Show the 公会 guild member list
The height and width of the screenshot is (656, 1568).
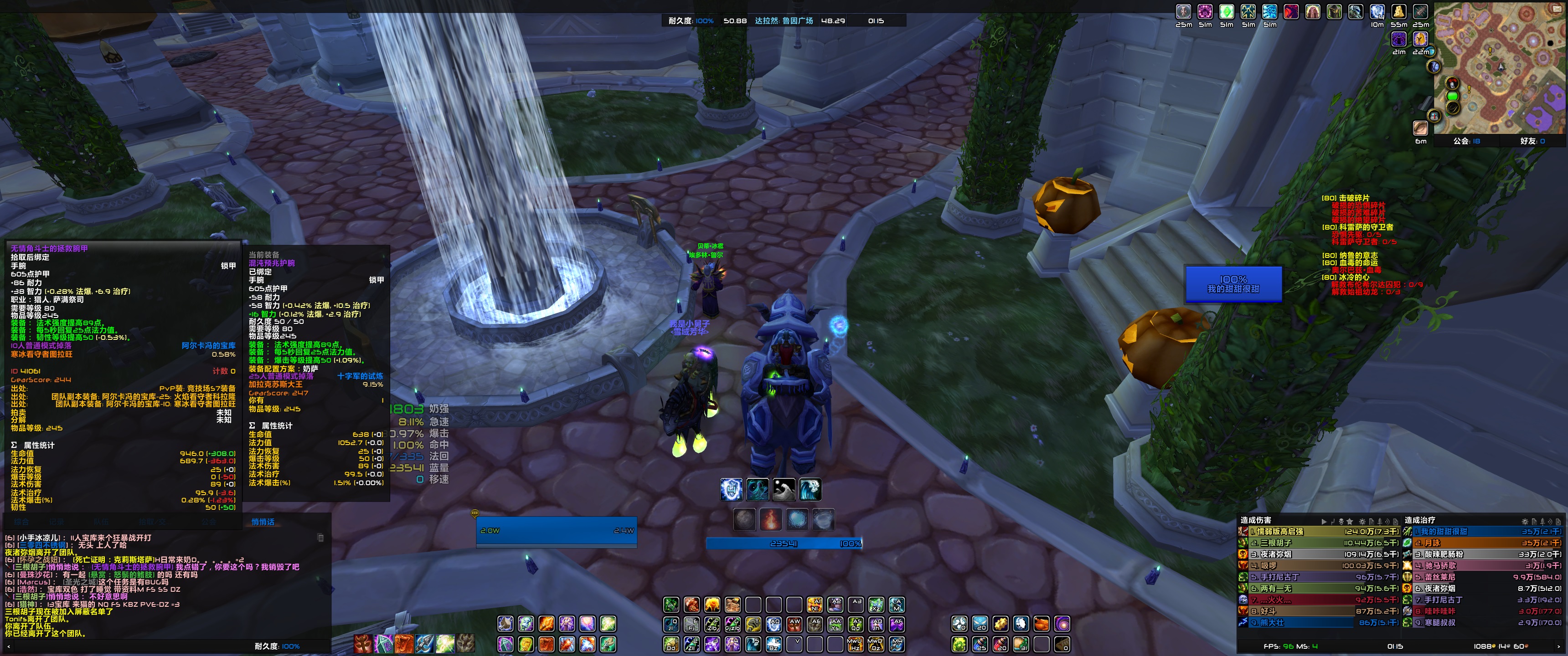click(x=1466, y=141)
